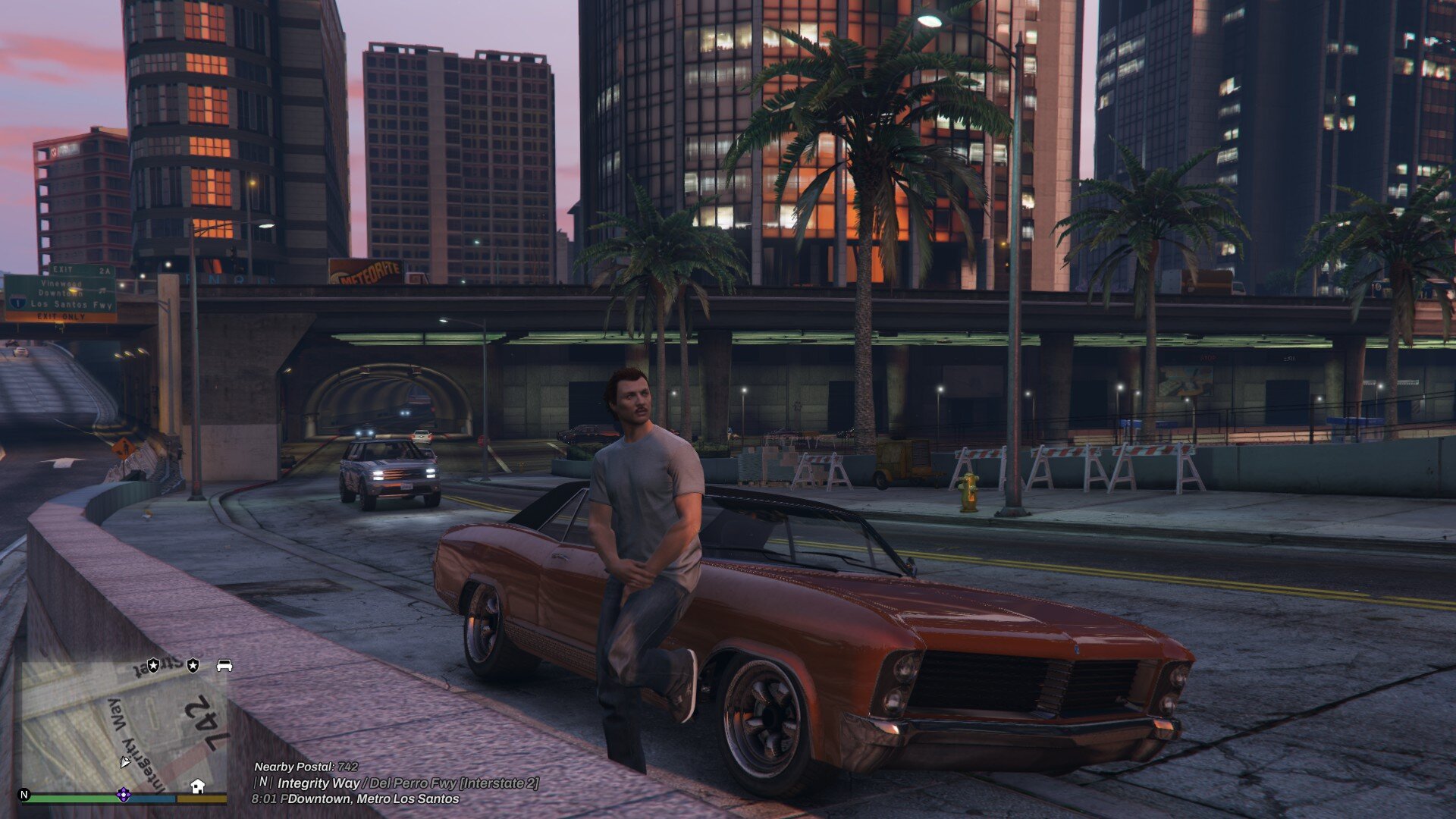Select the purple flower-shaped minimap blip
This screenshot has height=819, width=1456.
(x=123, y=795)
